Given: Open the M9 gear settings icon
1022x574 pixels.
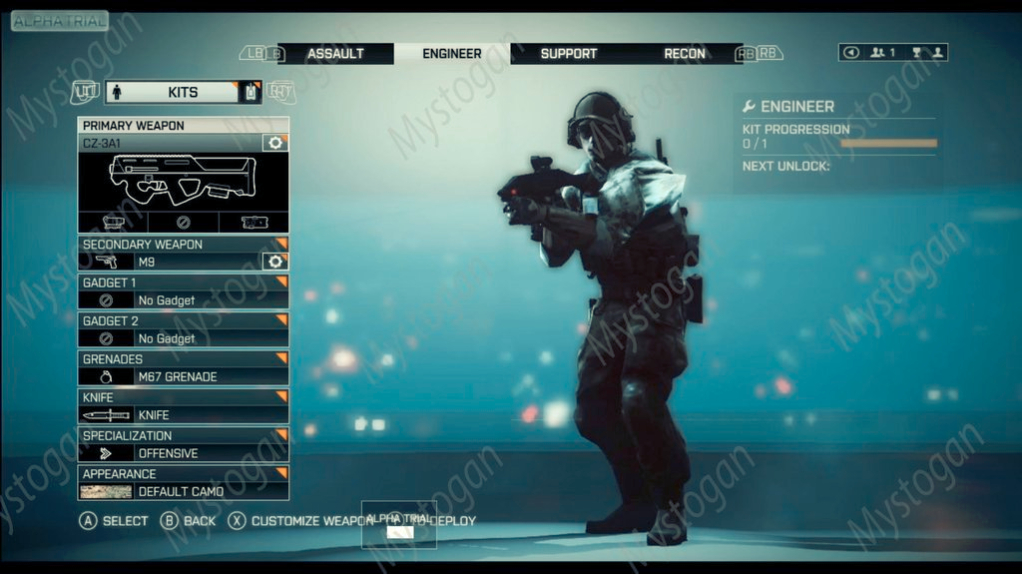Looking at the screenshot, I should coord(275,262).
